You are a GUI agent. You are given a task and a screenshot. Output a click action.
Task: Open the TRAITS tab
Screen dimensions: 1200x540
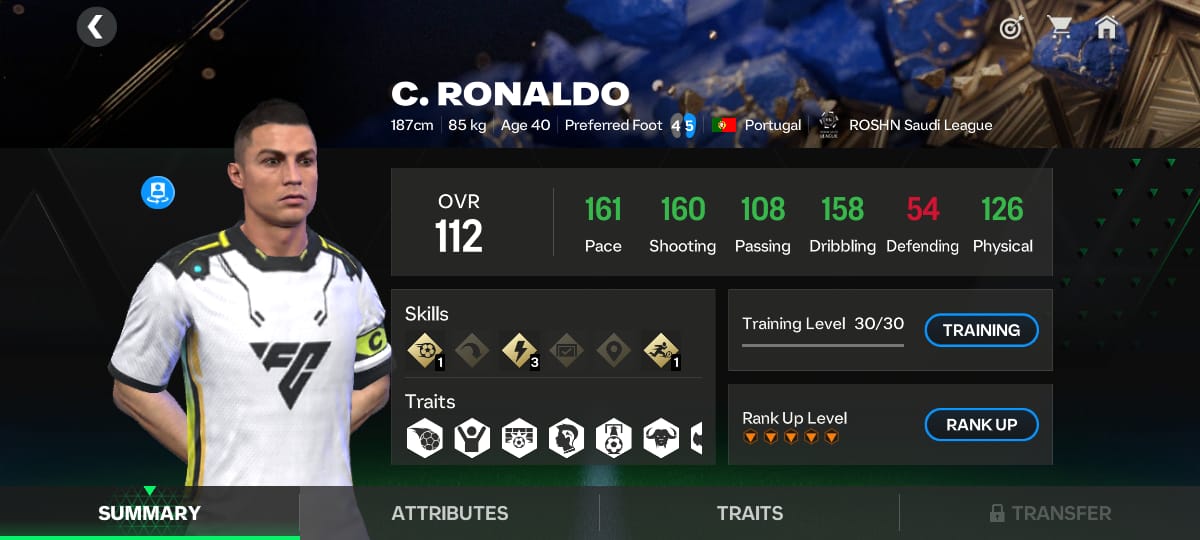tap(749, 513)
